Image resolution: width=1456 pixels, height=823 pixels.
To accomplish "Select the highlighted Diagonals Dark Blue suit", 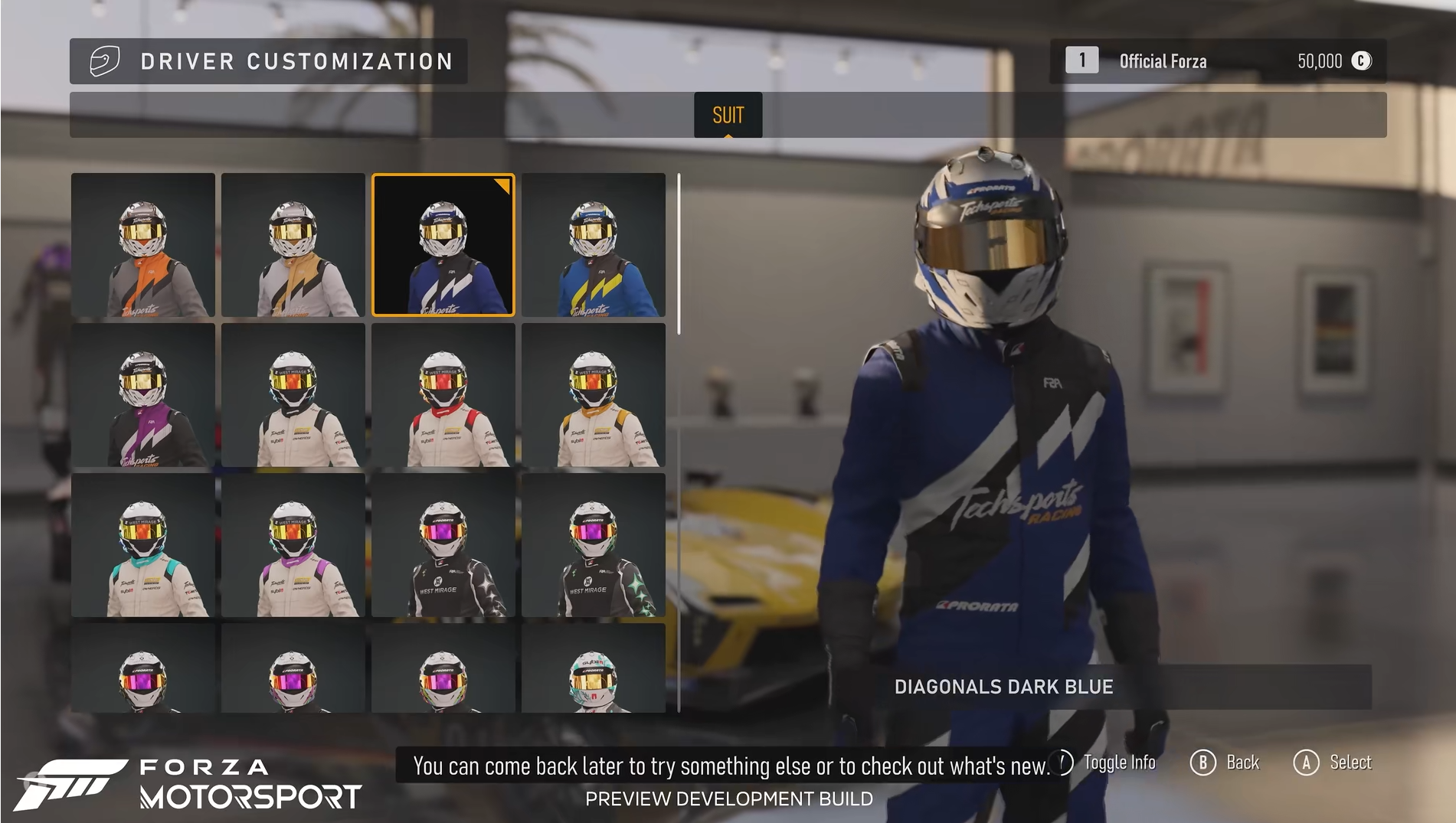I will (443, 245).
